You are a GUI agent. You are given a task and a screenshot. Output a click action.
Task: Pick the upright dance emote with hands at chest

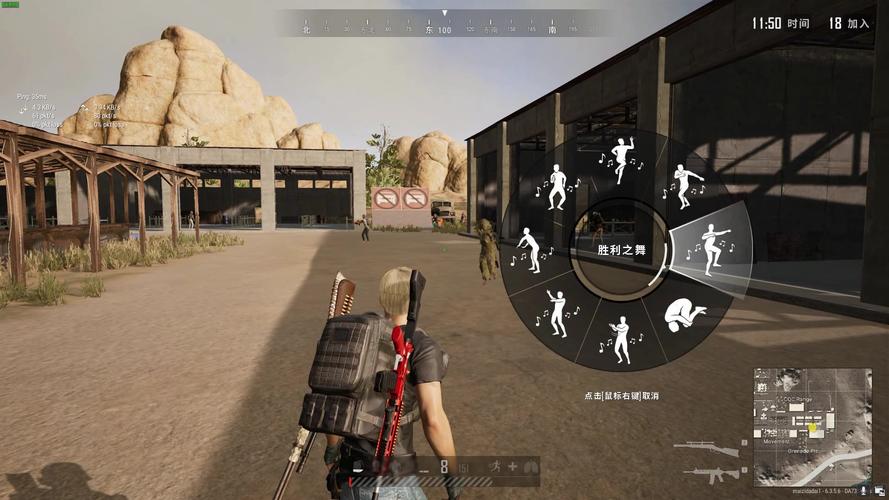621,339
